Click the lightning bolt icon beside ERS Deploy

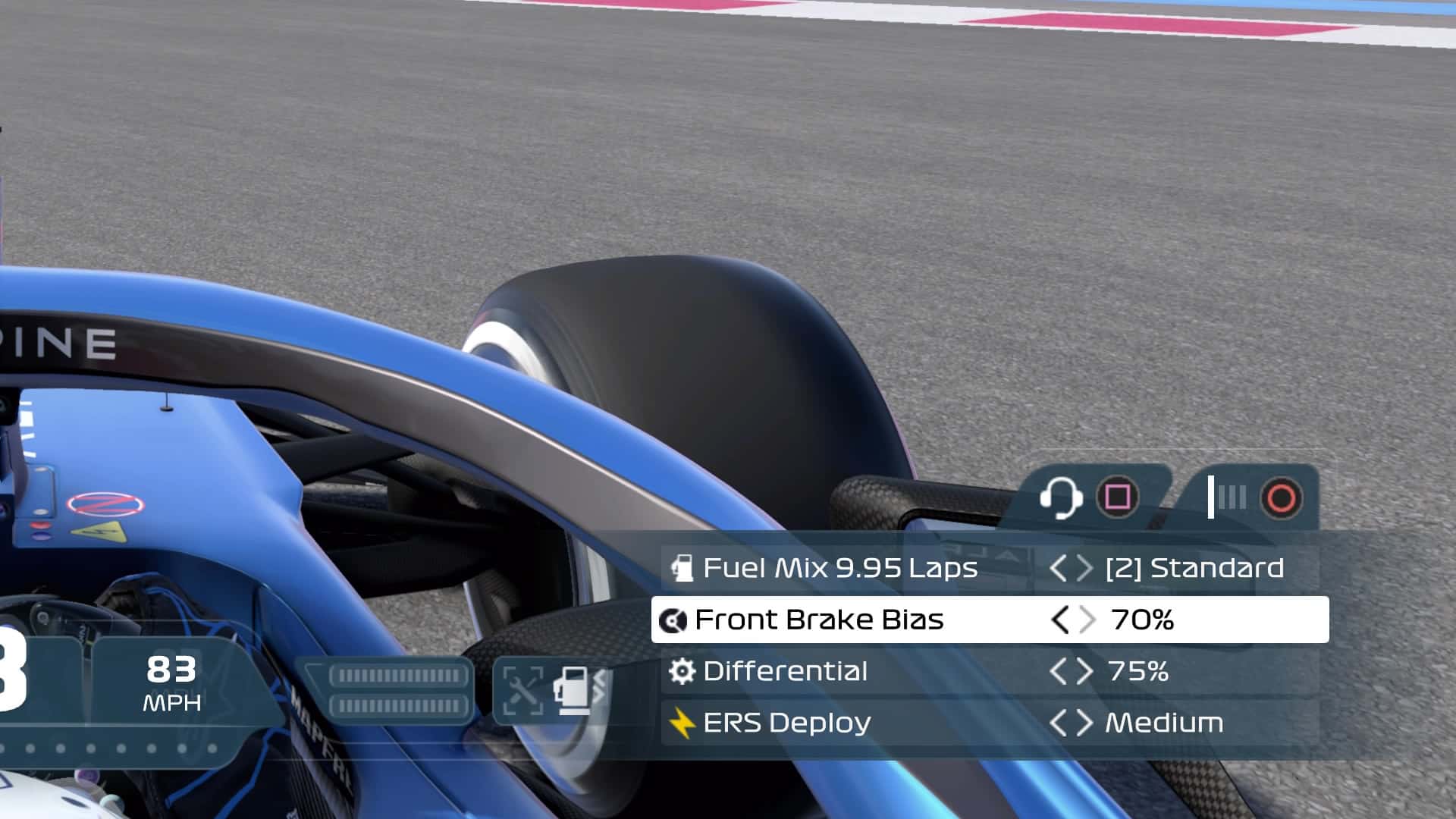(681, 723)
